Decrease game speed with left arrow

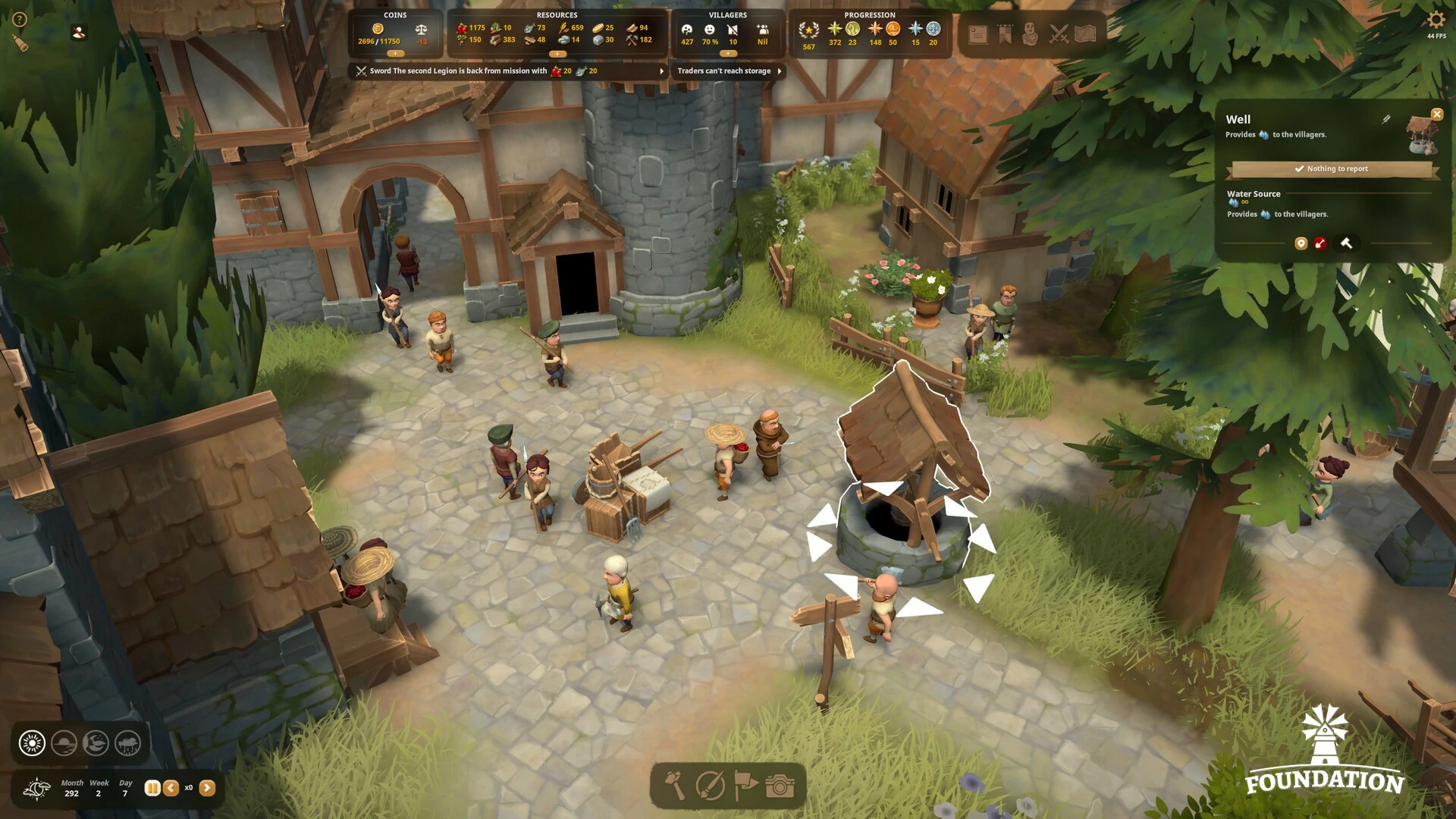pyautogui.click(x=171, y=788)
